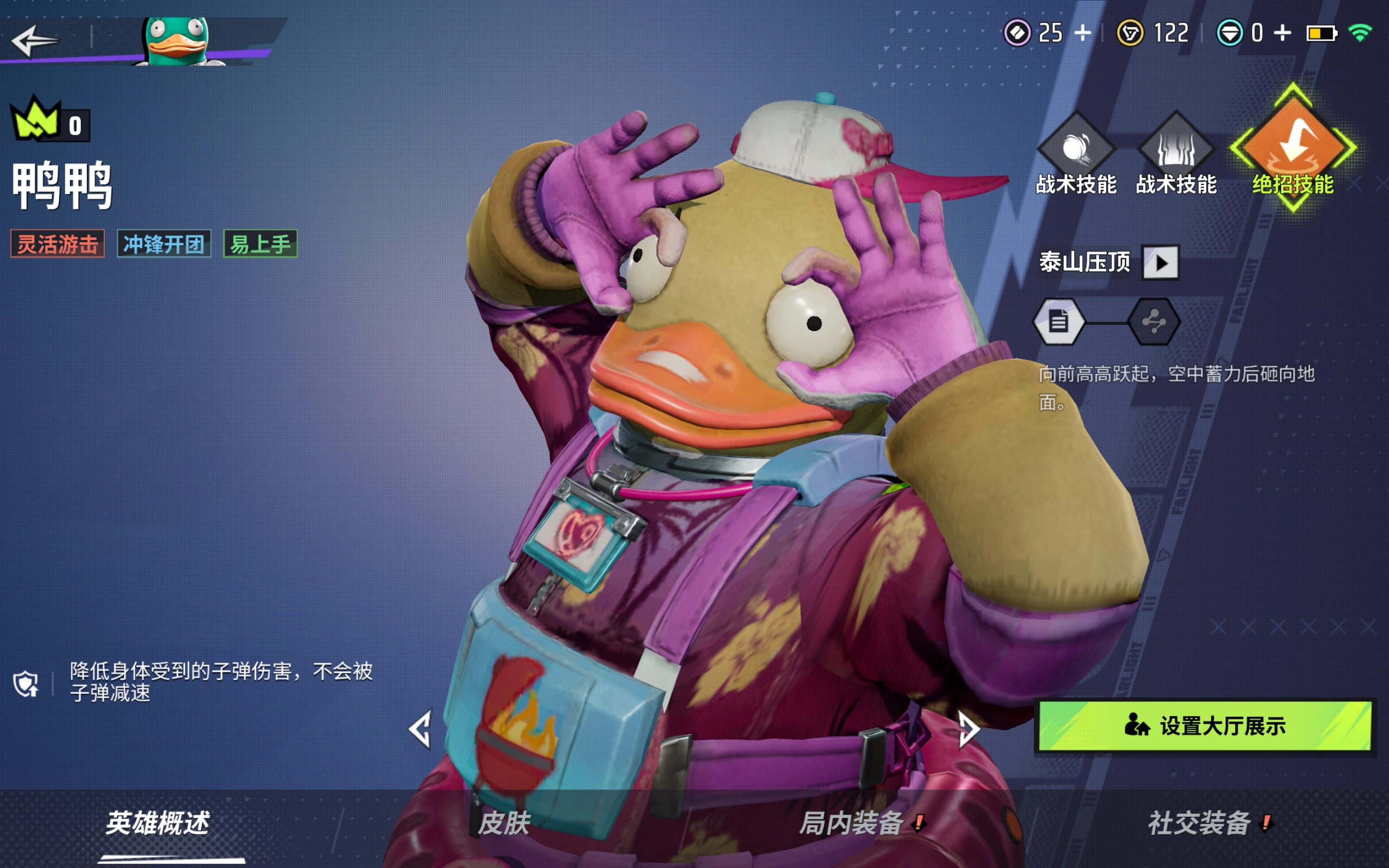Click the duck hero portrait avatar

pyautogui.click(x=177, y=41)
